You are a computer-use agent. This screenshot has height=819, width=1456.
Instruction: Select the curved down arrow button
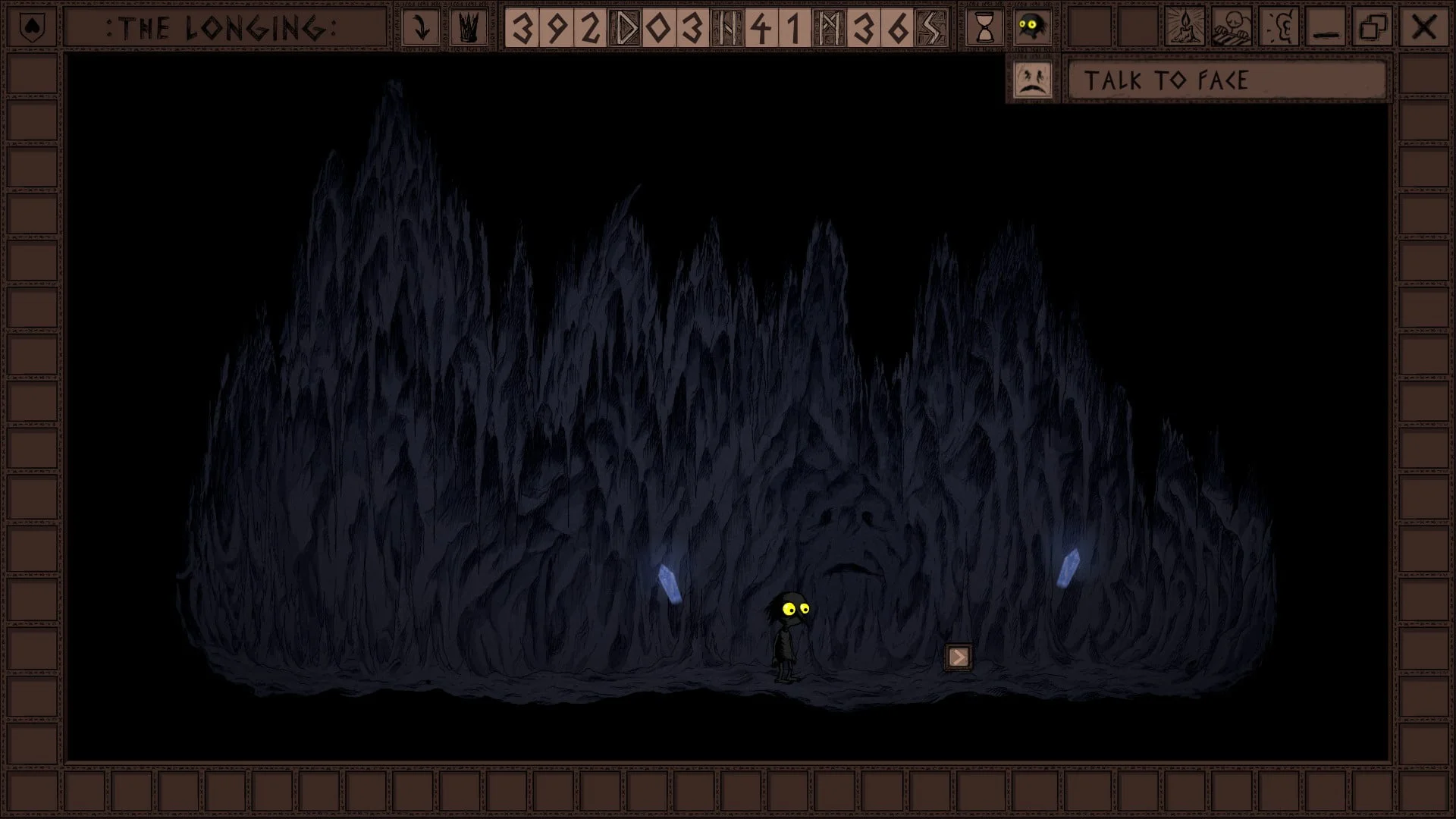click(422, 29)
